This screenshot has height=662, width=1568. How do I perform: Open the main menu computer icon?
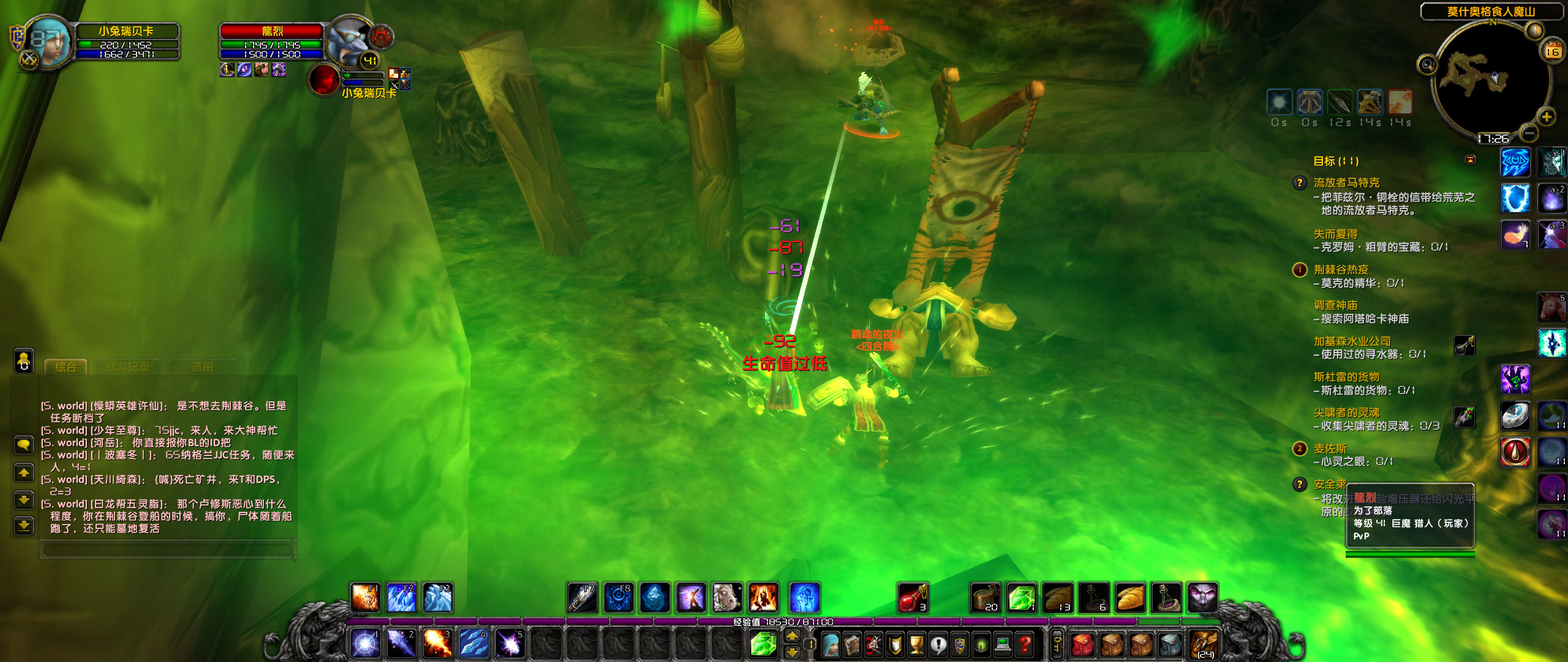point(1003,645)
